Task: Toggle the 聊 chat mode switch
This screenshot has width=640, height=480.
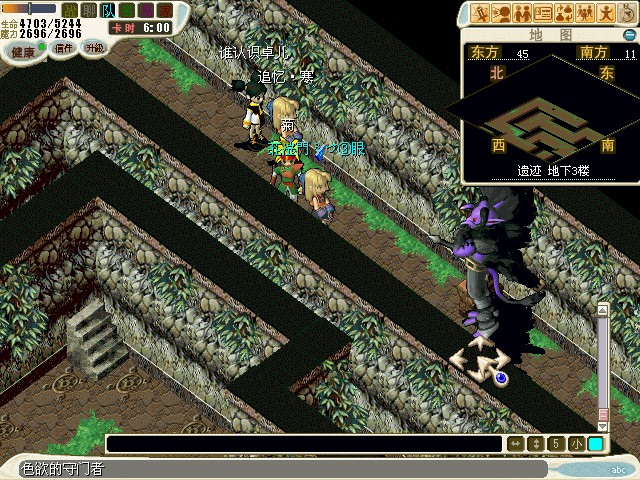Action: click(89, 10)
